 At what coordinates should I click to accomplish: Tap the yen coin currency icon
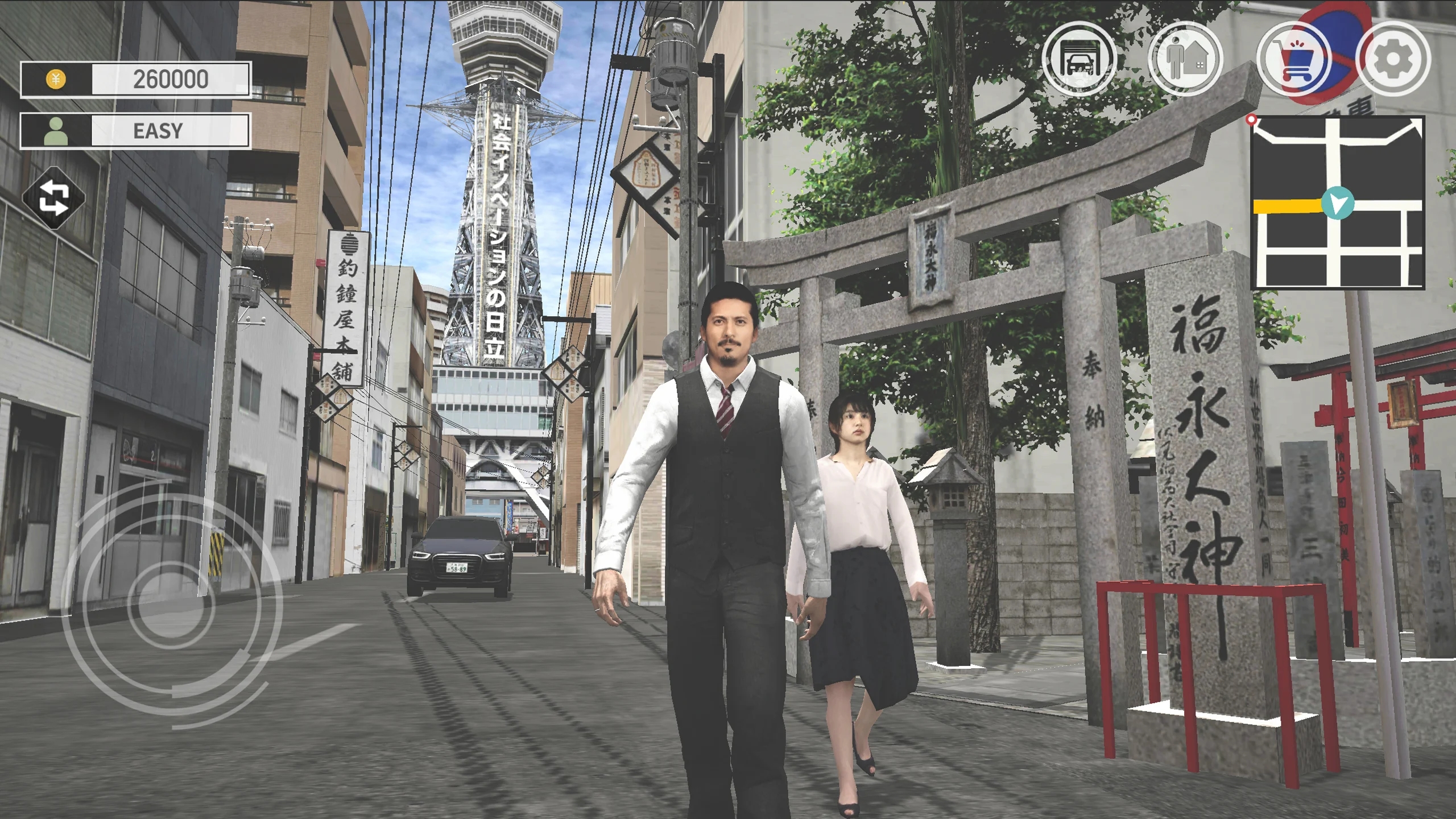coord(55,80)
